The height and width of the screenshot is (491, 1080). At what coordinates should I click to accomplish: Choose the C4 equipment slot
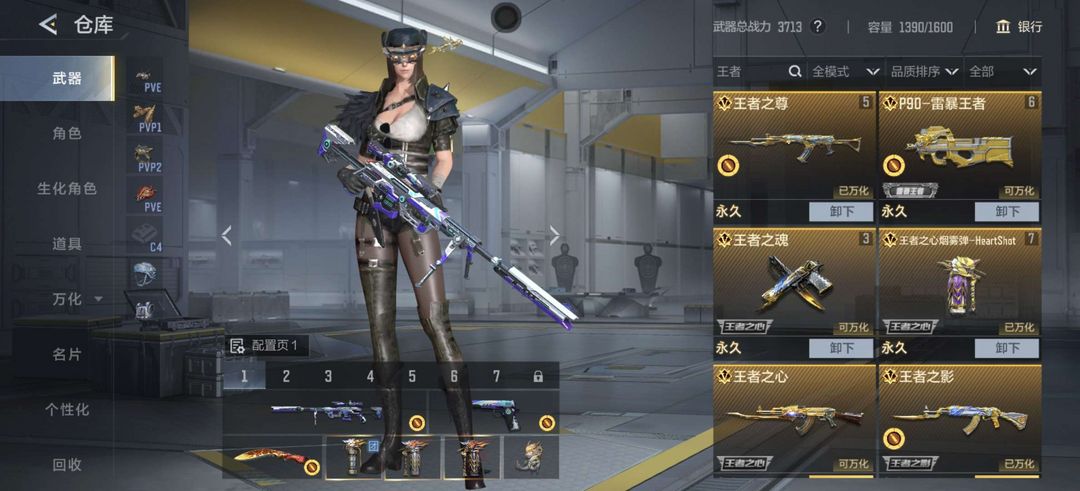[x=148, y=237]
